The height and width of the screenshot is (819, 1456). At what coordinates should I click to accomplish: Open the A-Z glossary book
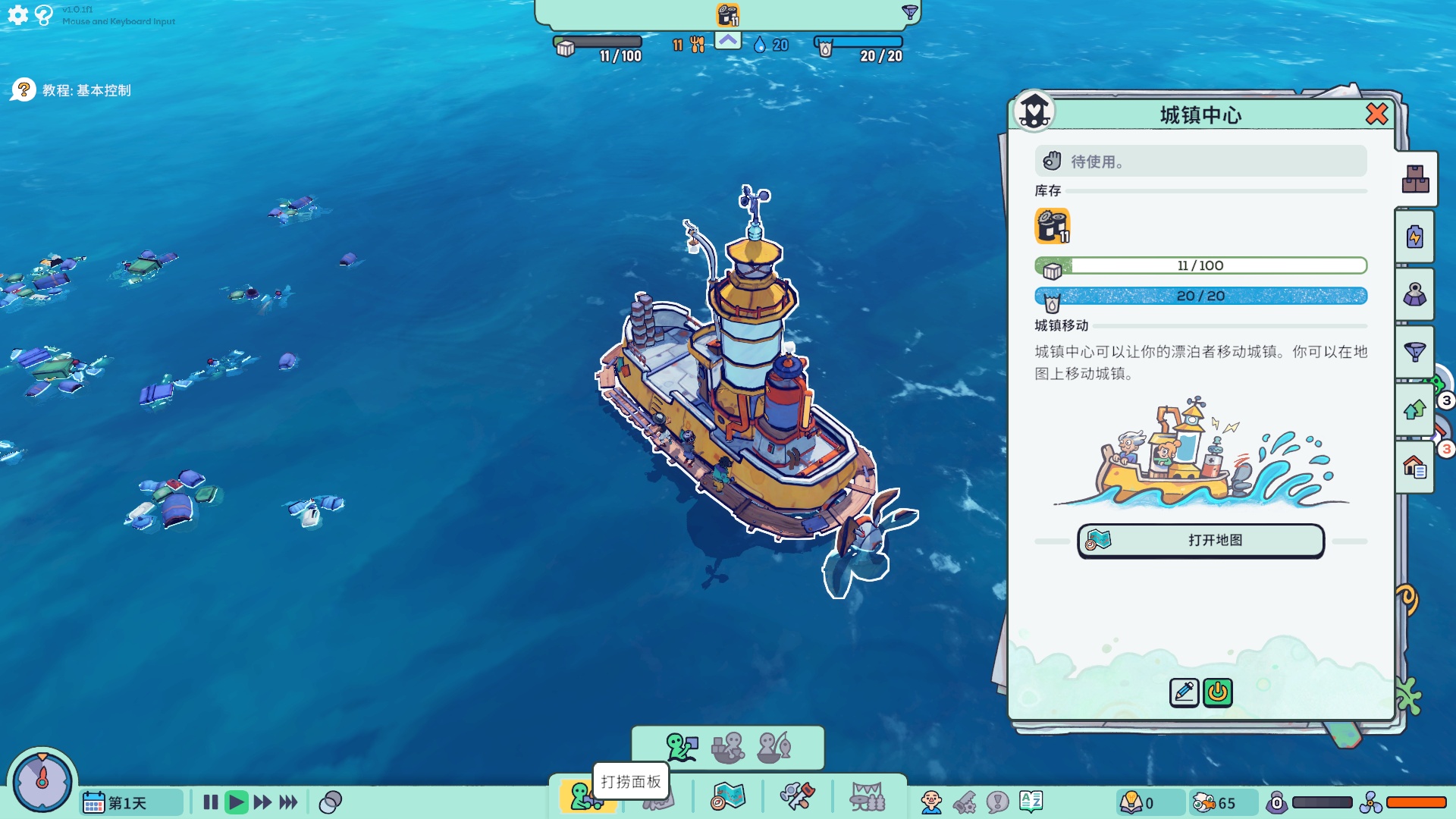1031,802
